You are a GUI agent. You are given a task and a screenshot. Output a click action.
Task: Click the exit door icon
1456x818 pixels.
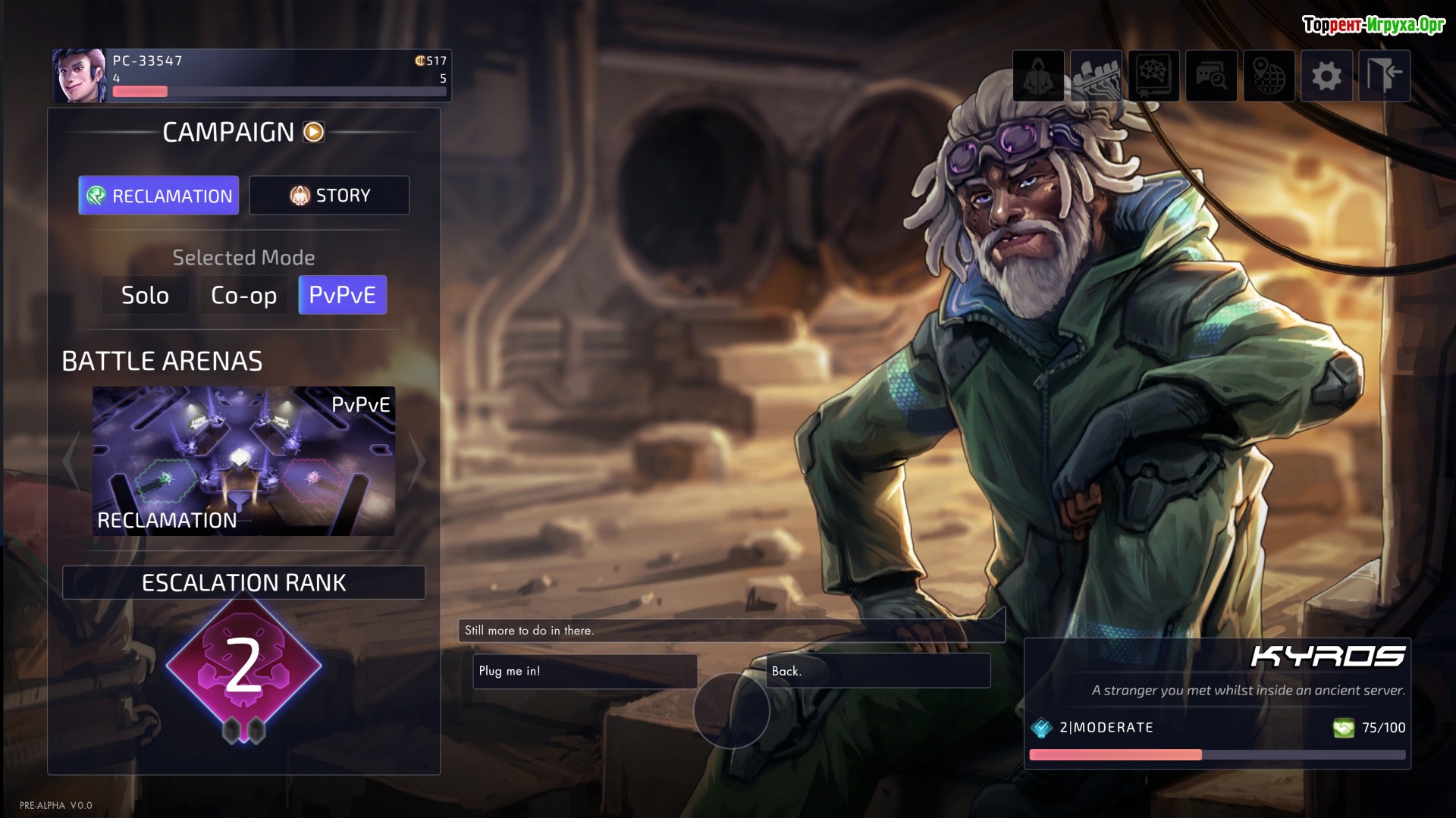pos(1384,76)
